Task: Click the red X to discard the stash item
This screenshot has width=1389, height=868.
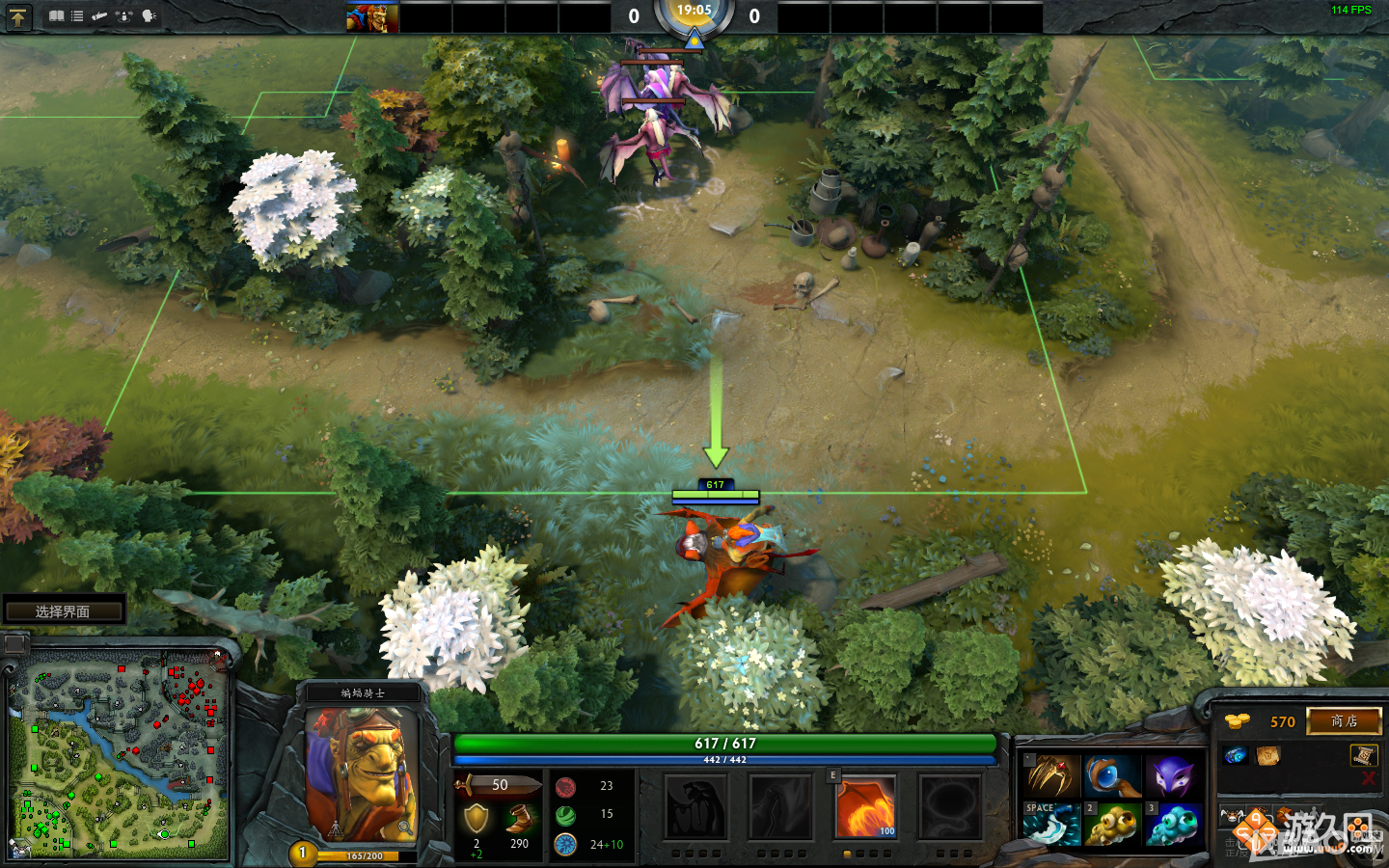Action: click(x=1370, y=776)
